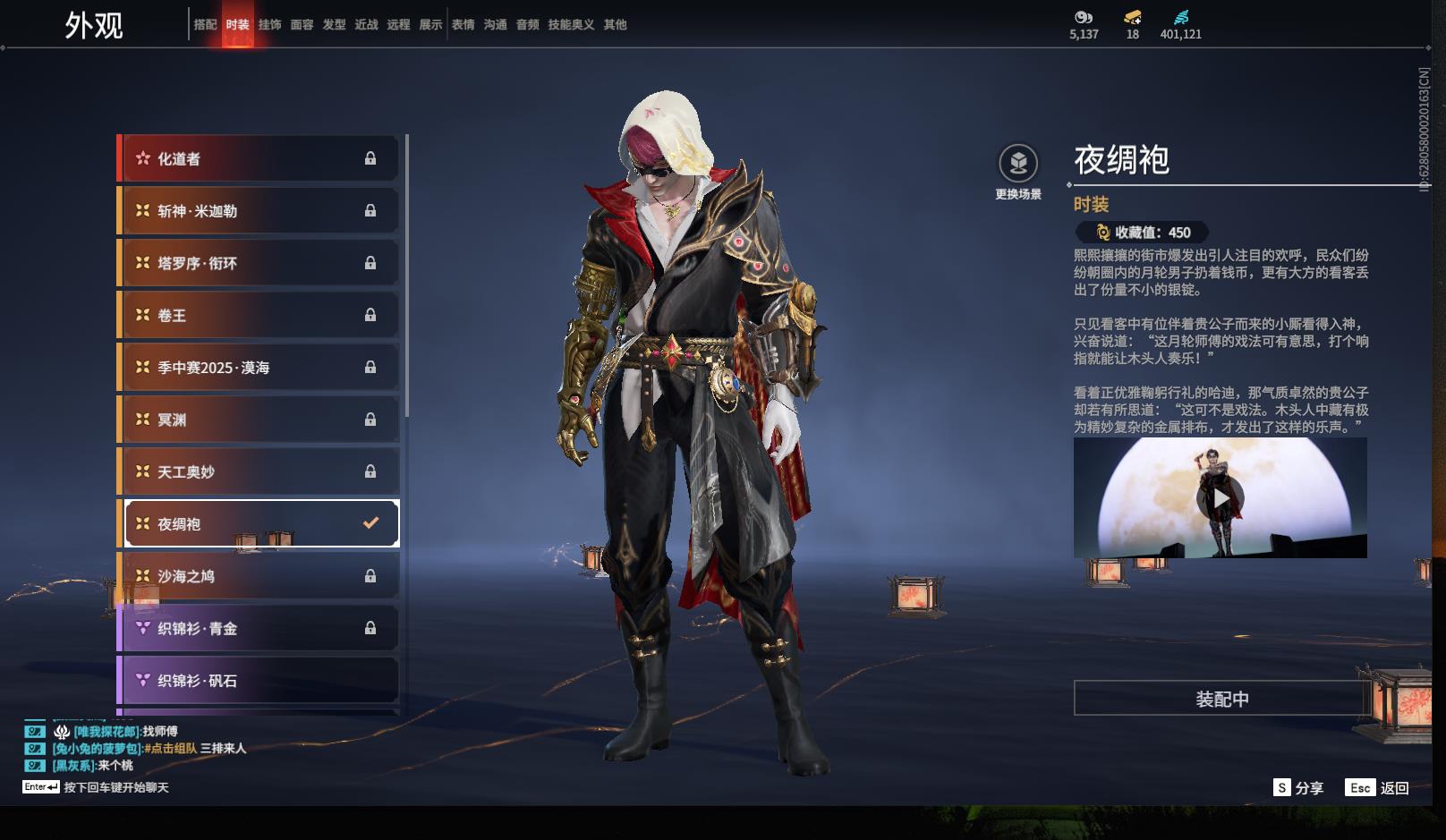Select the 天工奥妙 outfit row

coord(259,471)
